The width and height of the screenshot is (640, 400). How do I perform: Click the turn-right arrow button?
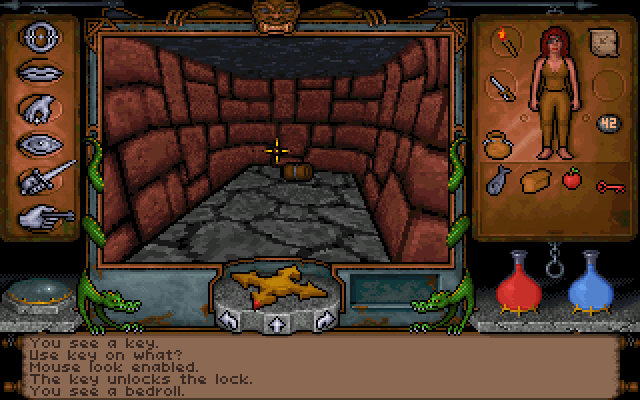(x=324, y=321)
